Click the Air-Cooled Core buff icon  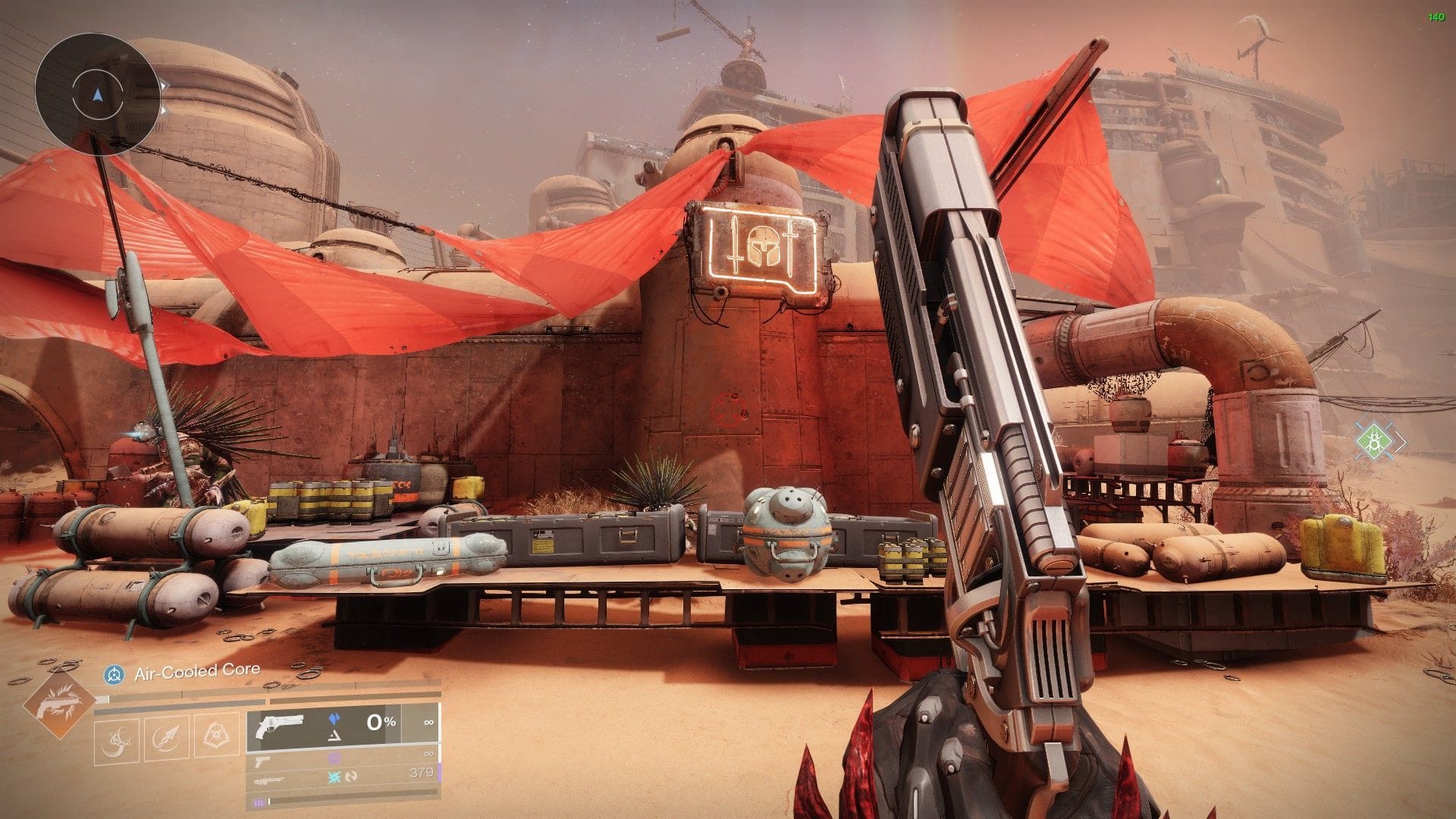(x=114, y=672)
